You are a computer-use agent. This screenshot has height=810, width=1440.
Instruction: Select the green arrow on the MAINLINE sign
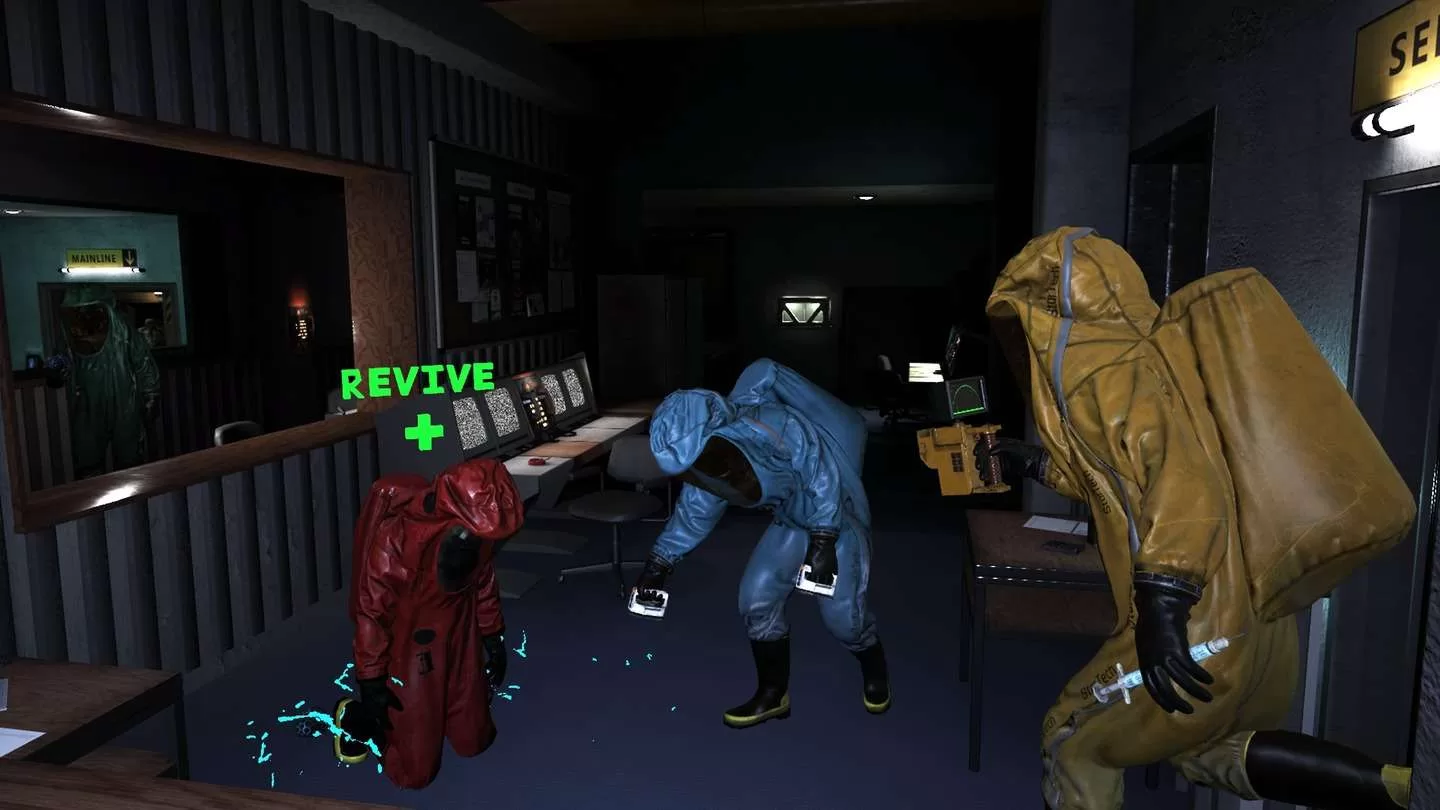click(x=129, y=256)
